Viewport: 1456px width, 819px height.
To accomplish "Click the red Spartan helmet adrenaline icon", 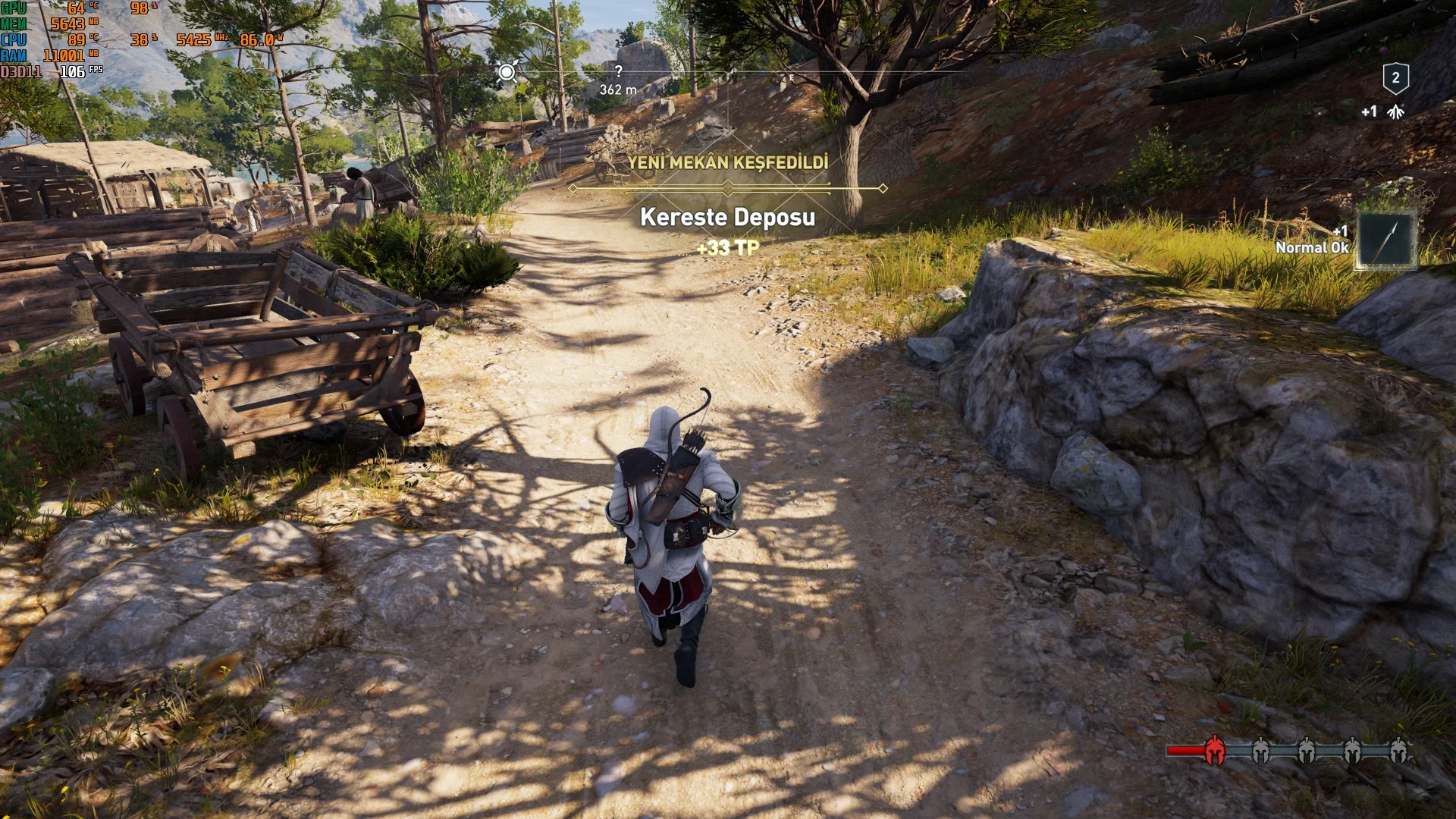I will pyautogui.click(x=1214, y=750).
